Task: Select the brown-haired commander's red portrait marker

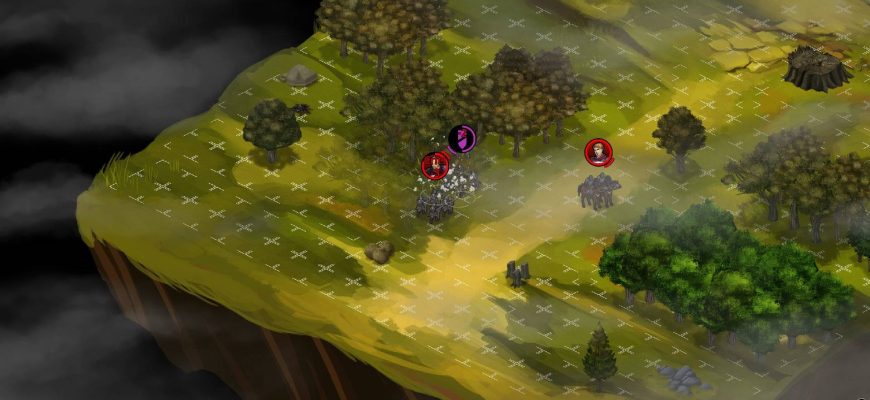Action: pyautogui.click(x=598, y=153)
